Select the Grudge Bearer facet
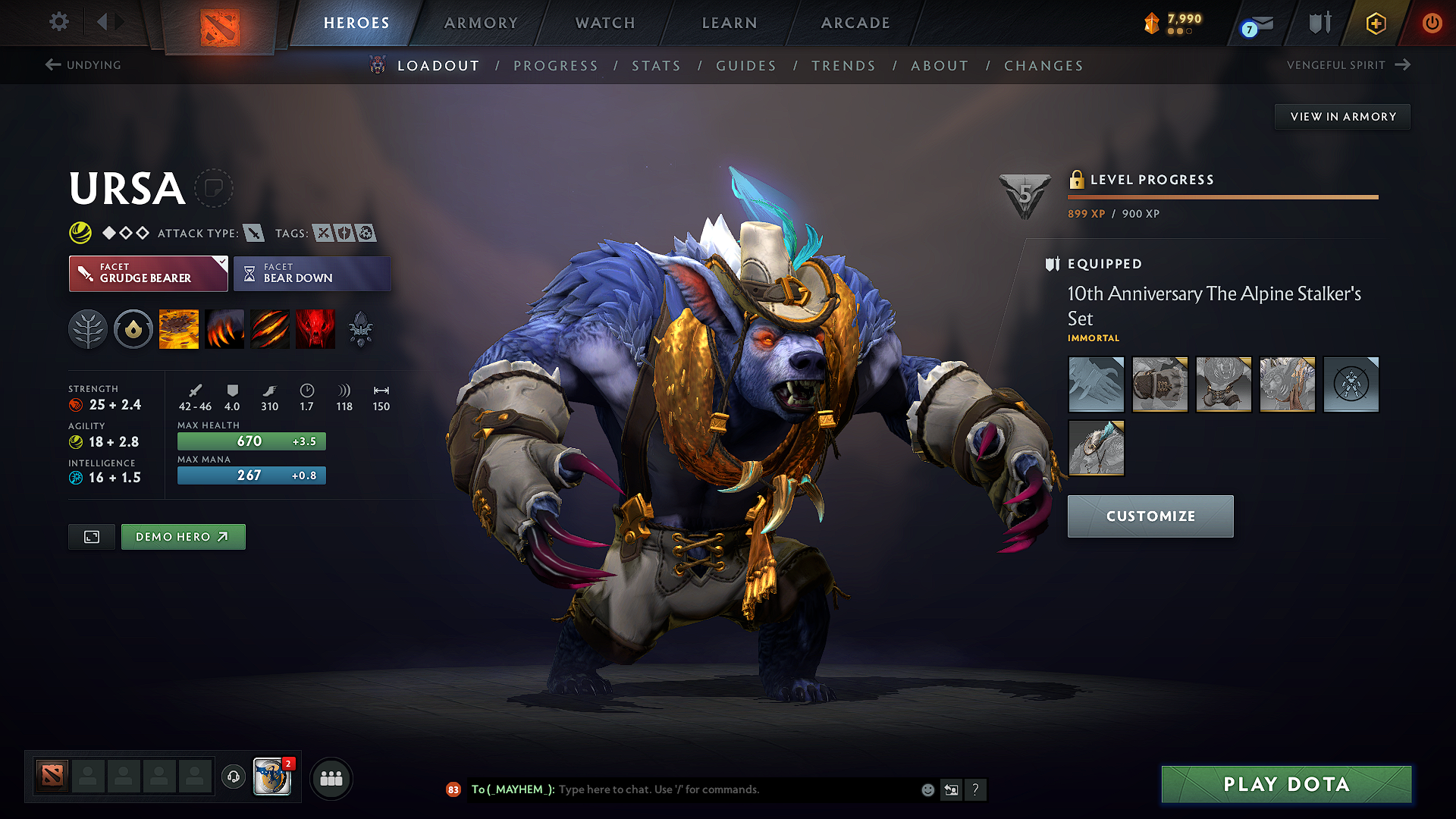This screenshot has width=1456, height=819. [x=148, y=273]
